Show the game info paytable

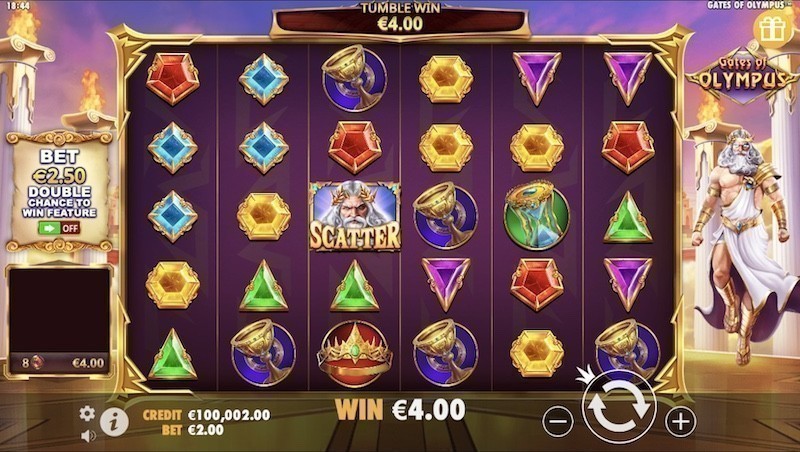tap(114, 421)
